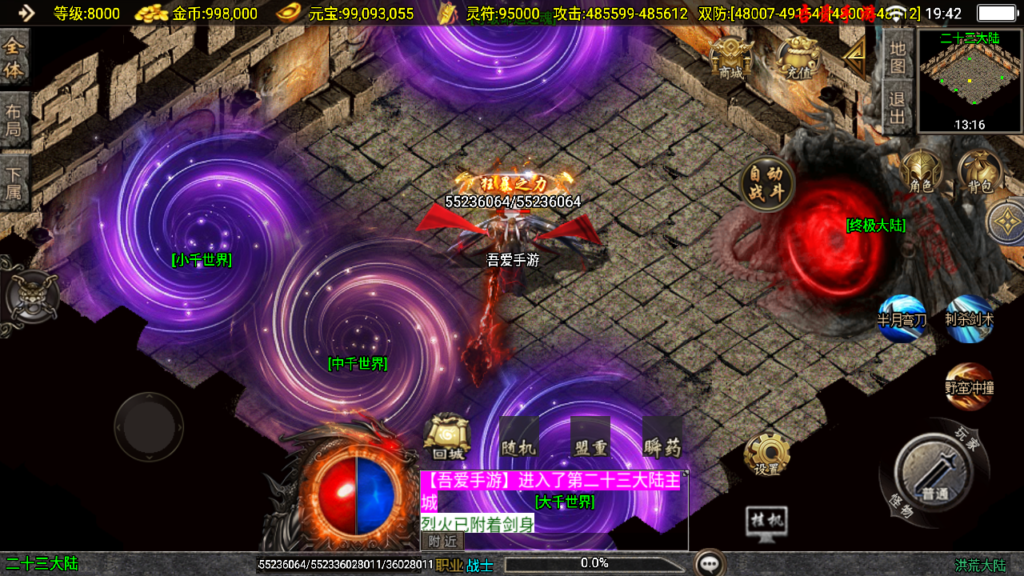Tap the 退出 exit button
Viewport: 1024px width, 576px height.
pos(898,109)
